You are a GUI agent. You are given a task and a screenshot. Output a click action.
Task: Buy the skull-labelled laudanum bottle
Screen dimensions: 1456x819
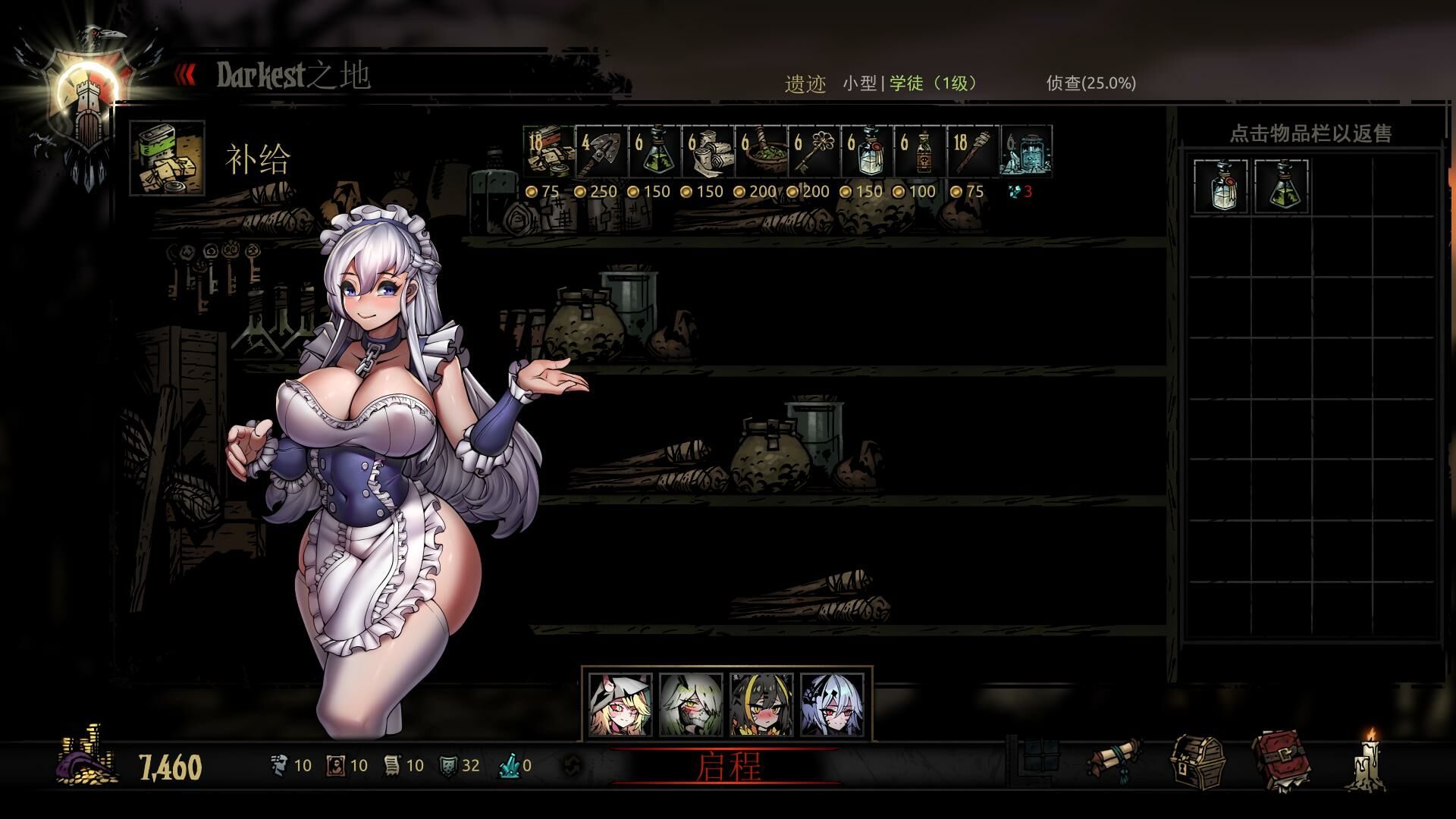click(x=921, y=152)
